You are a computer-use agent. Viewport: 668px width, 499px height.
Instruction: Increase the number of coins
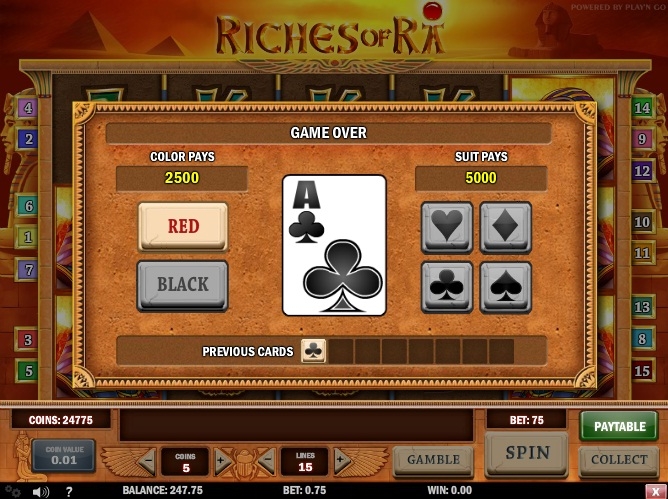(x=221, y=462)
